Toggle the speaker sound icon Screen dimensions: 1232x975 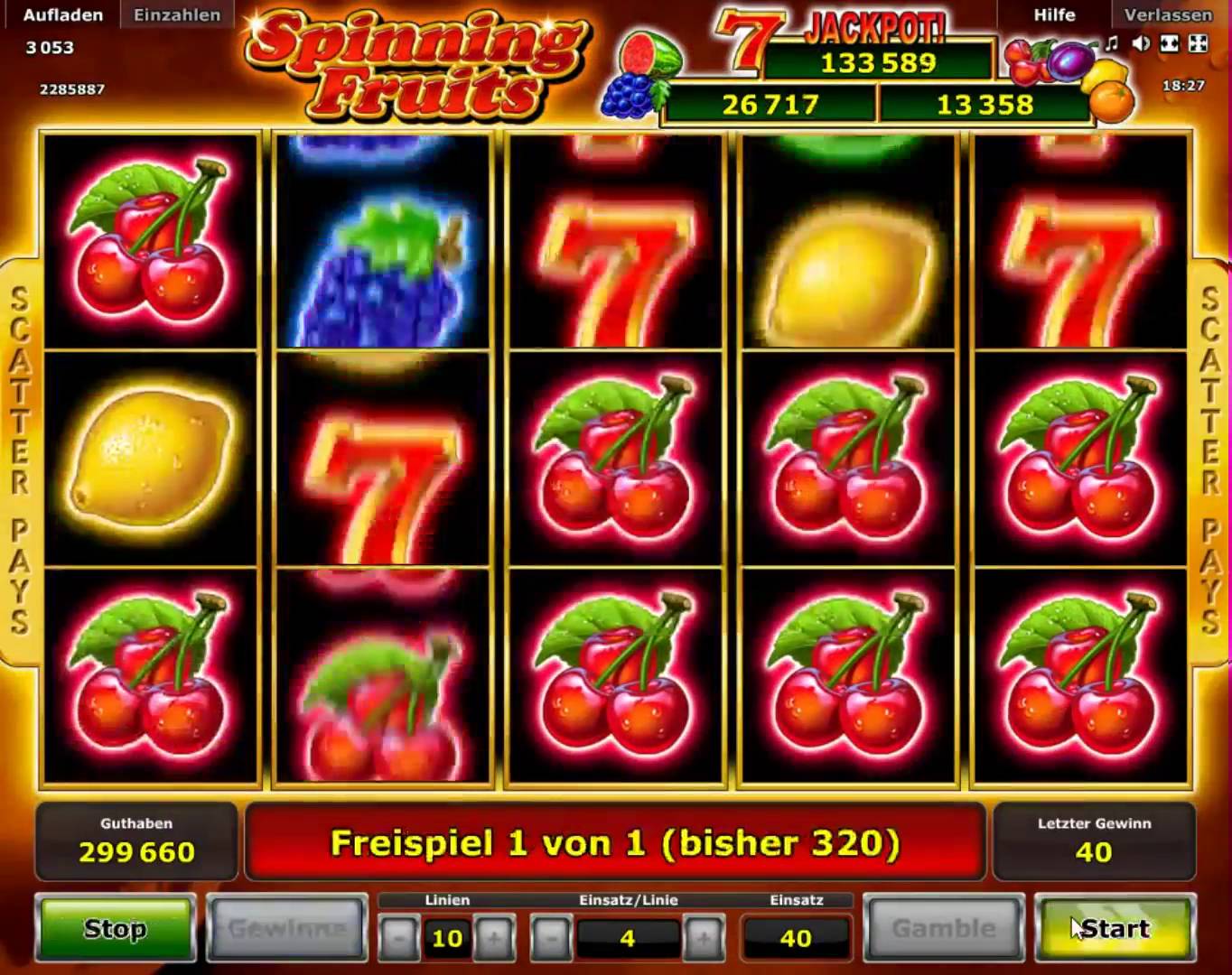(1141, 43)
